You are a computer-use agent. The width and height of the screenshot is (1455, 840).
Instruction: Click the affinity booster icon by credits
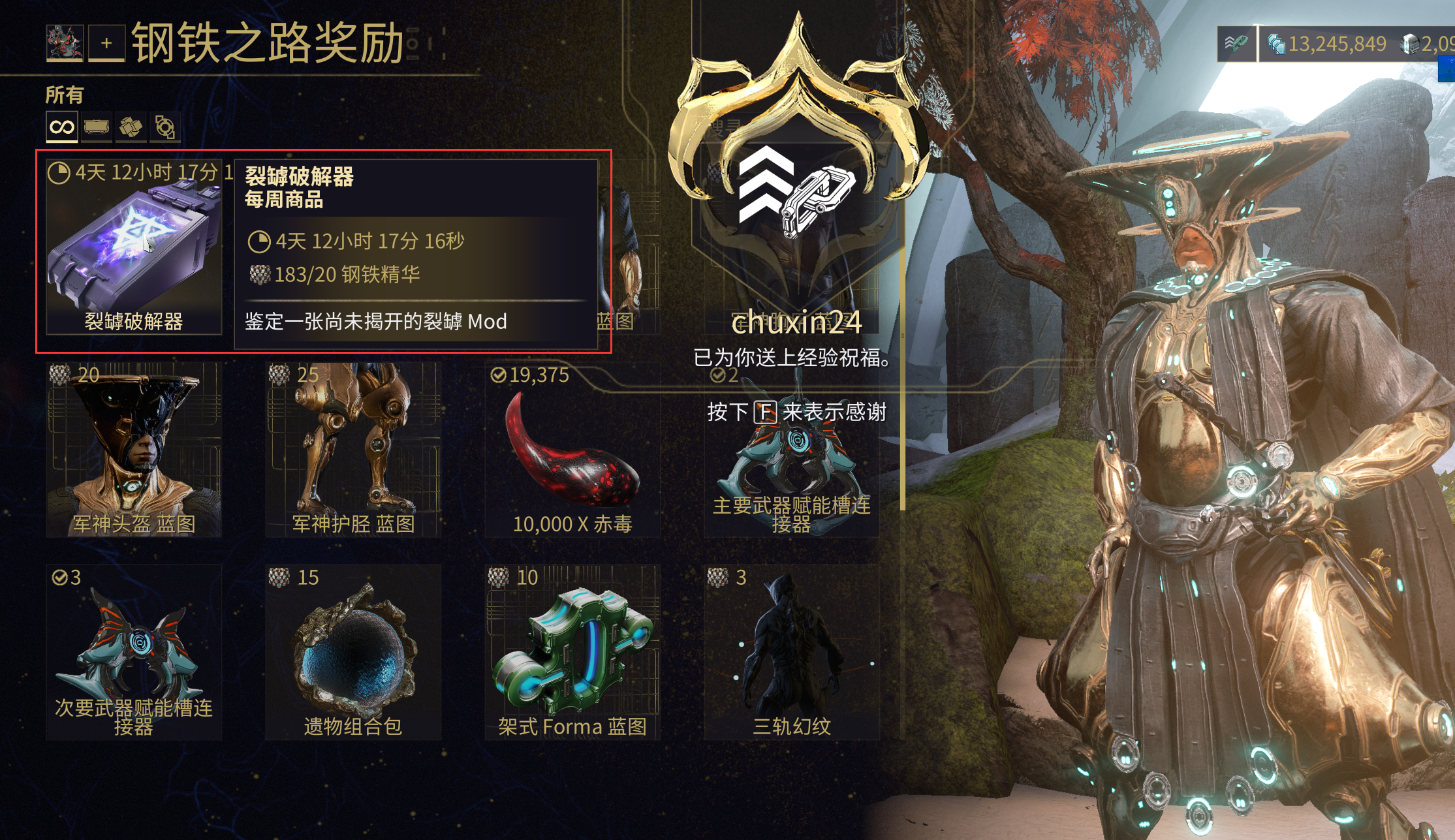1235,44
